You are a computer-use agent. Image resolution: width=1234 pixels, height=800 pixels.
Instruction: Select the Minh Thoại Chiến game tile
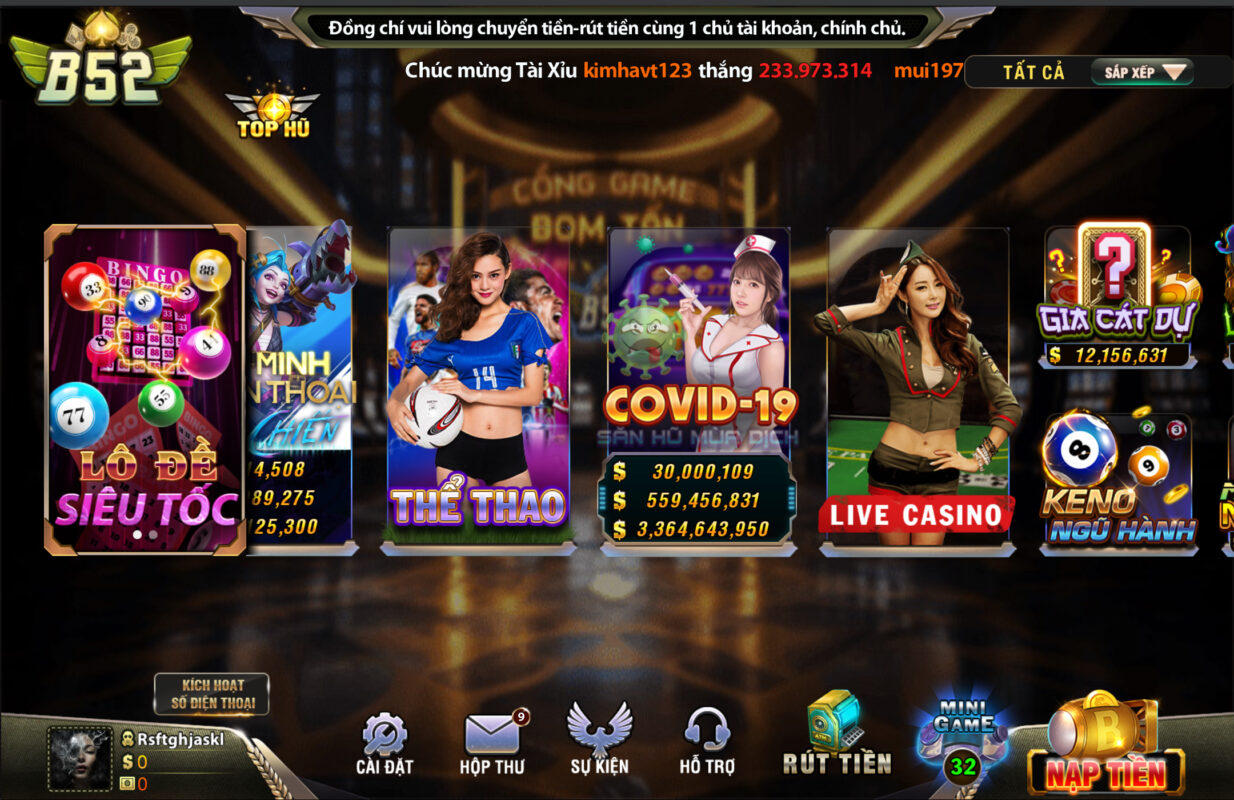(x=302, y=390)
